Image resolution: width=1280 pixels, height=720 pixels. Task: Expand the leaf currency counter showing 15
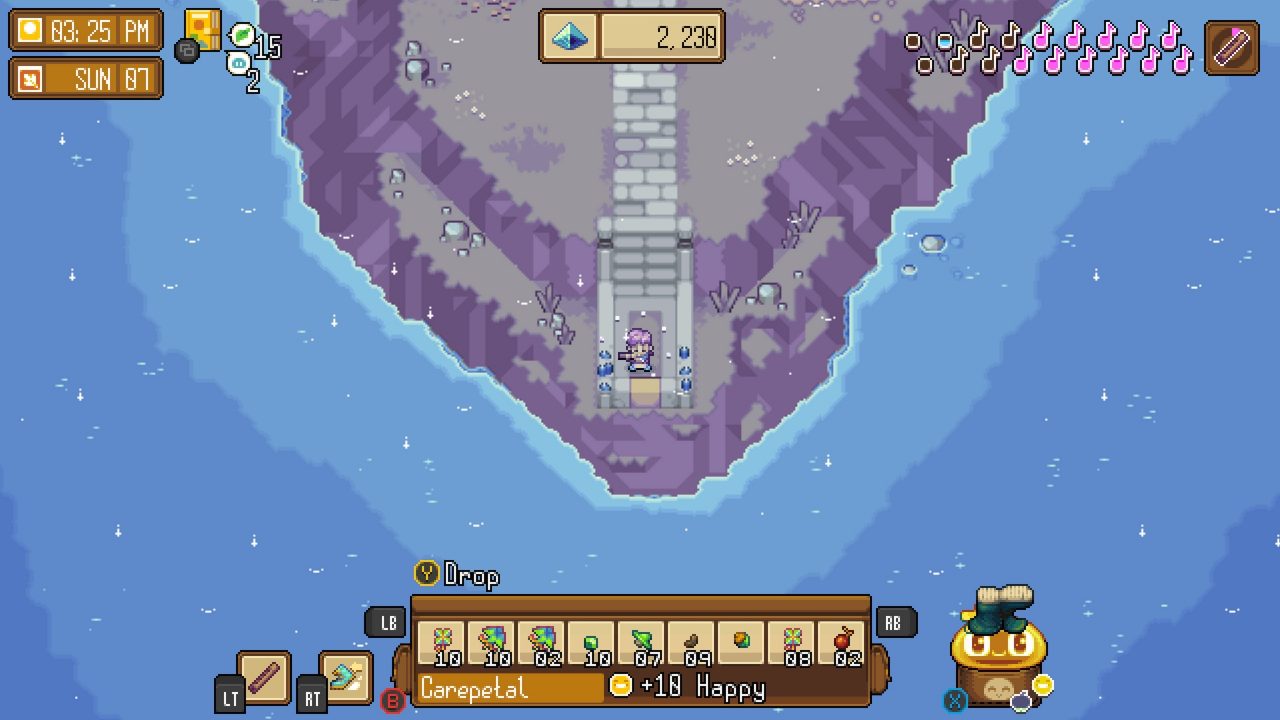[250, 38]
